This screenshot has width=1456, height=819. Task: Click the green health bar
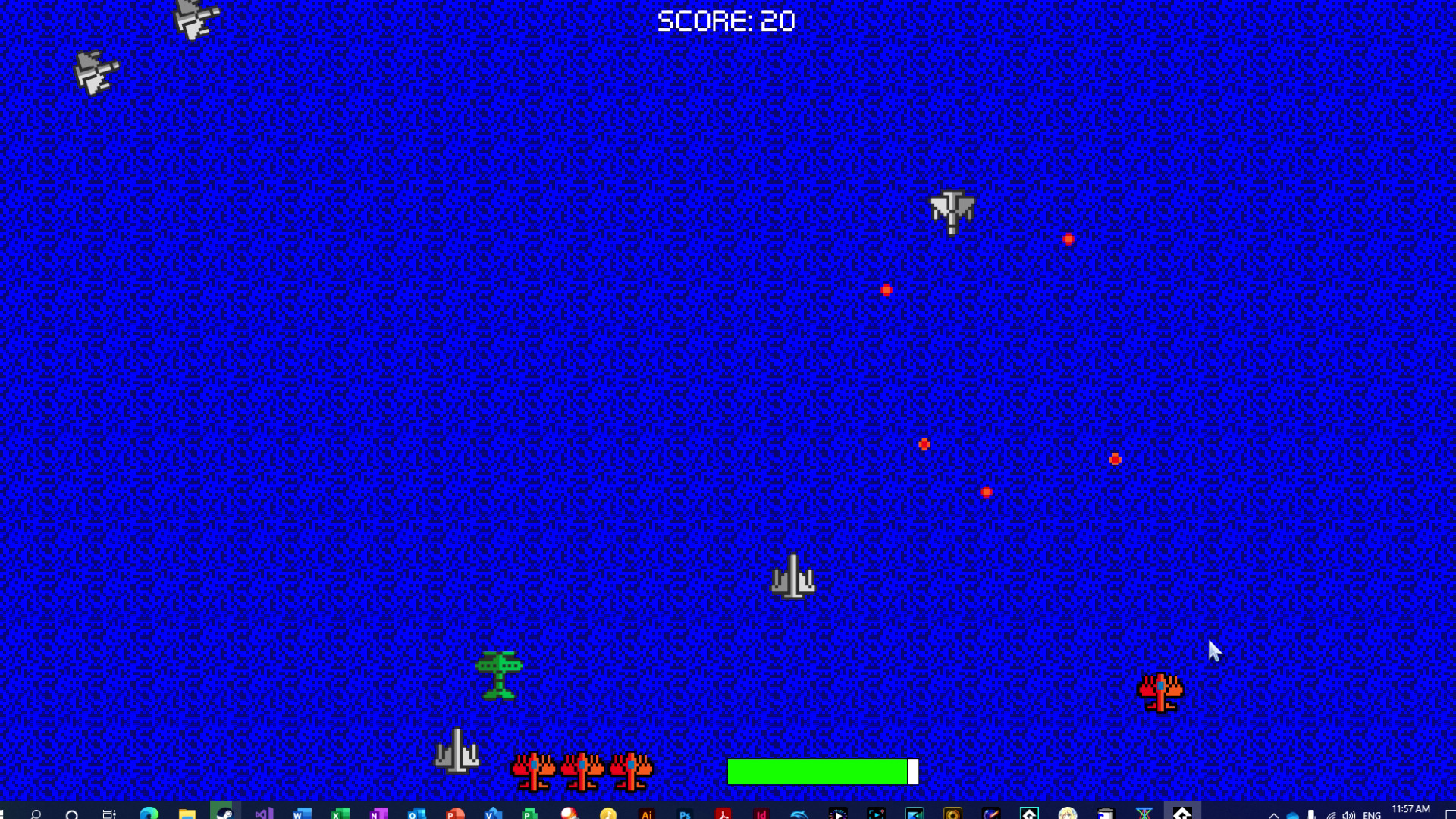tap(819, 771)
